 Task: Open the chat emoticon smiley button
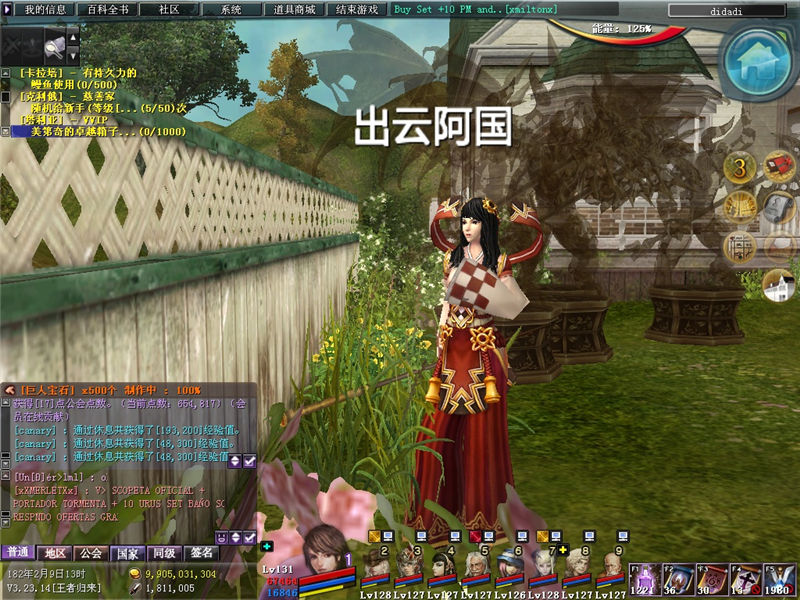tap(221, 538)
